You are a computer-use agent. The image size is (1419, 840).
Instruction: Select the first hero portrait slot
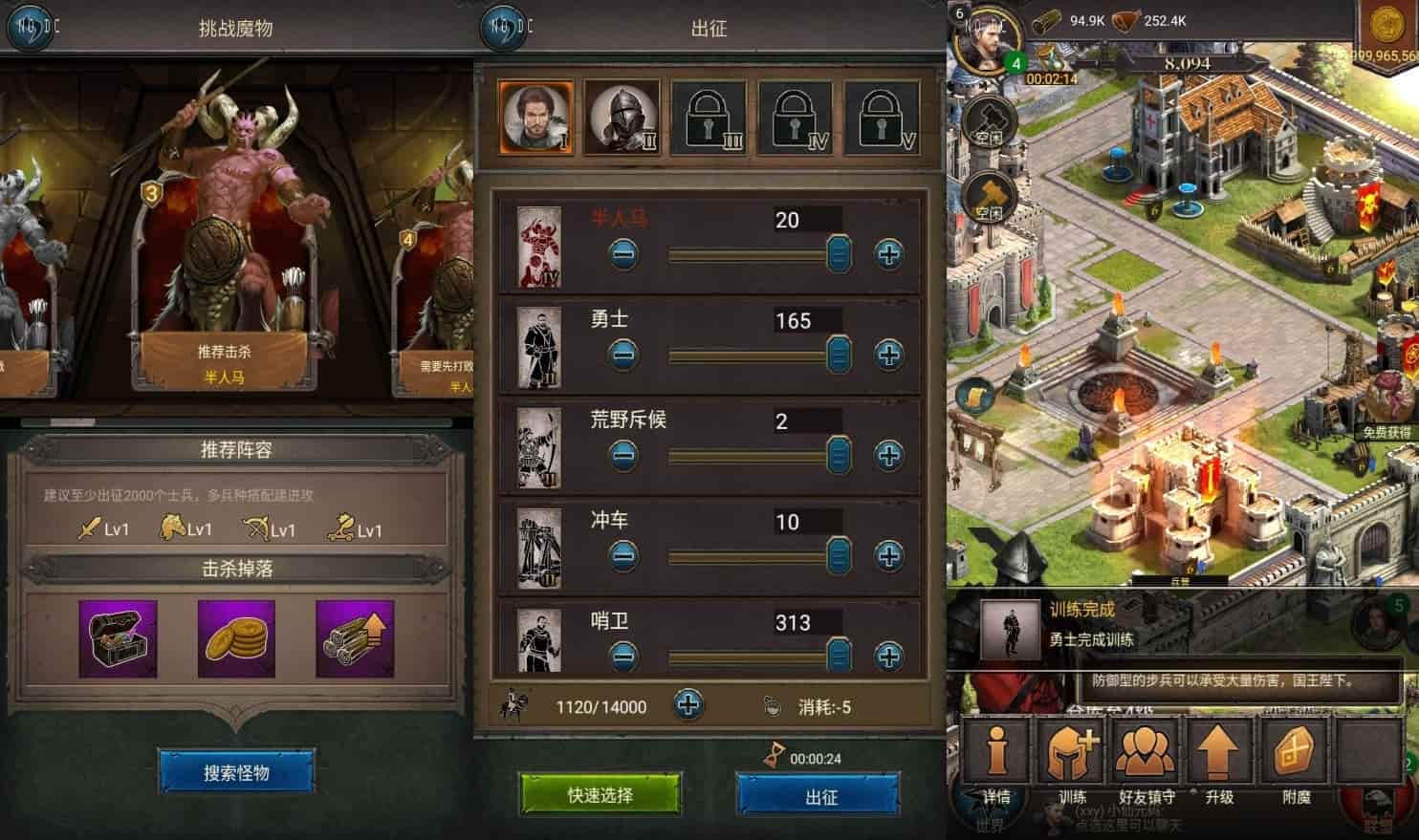click(536, 118)
